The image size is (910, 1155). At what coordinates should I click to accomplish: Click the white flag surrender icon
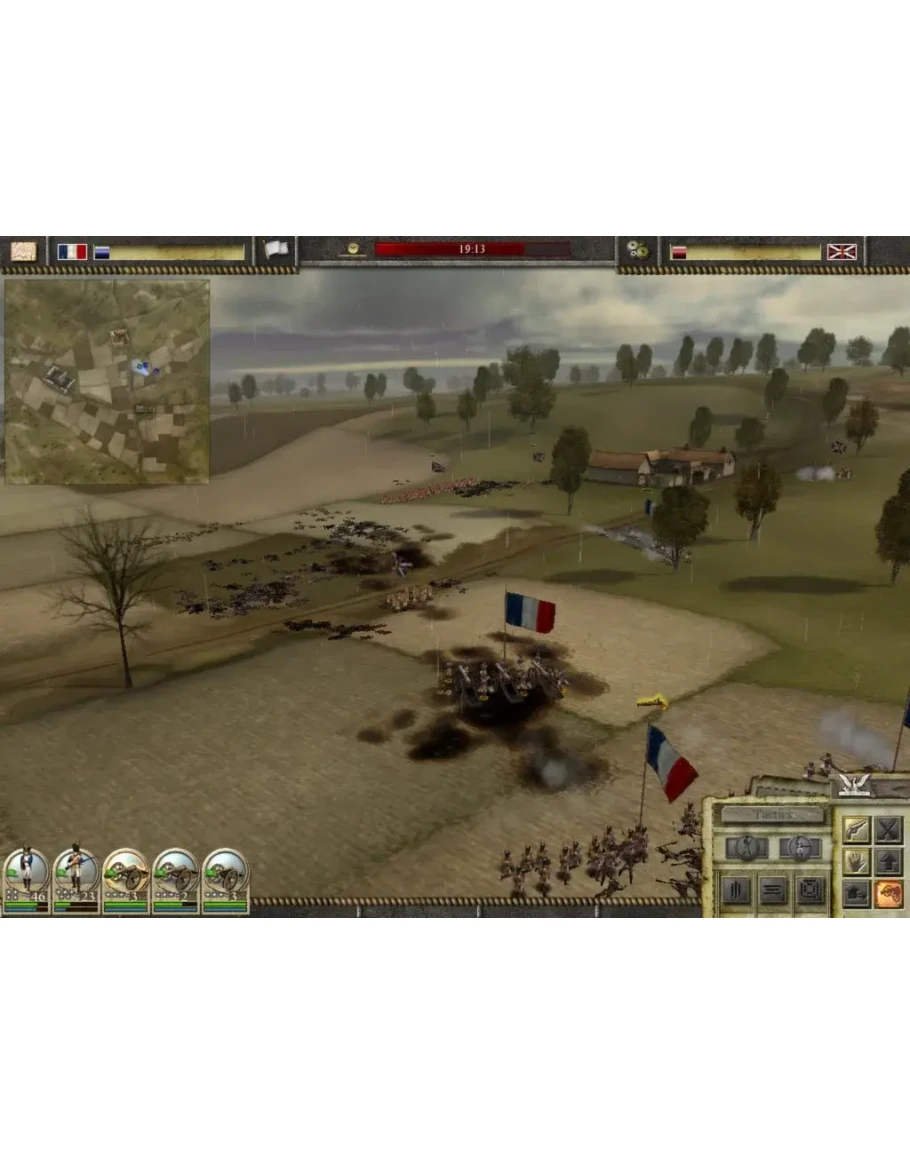(276, 250)
